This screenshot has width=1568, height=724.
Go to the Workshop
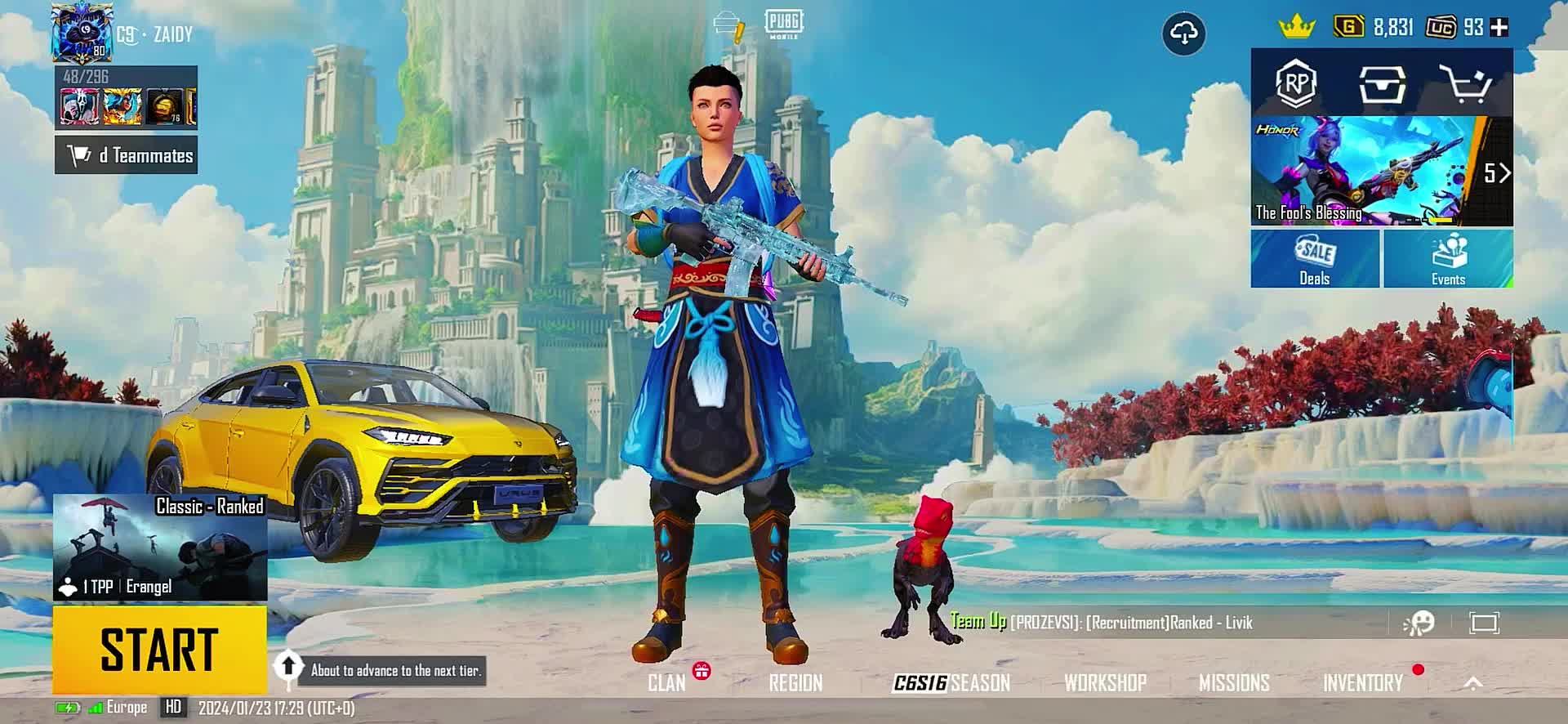(1105, 683)
